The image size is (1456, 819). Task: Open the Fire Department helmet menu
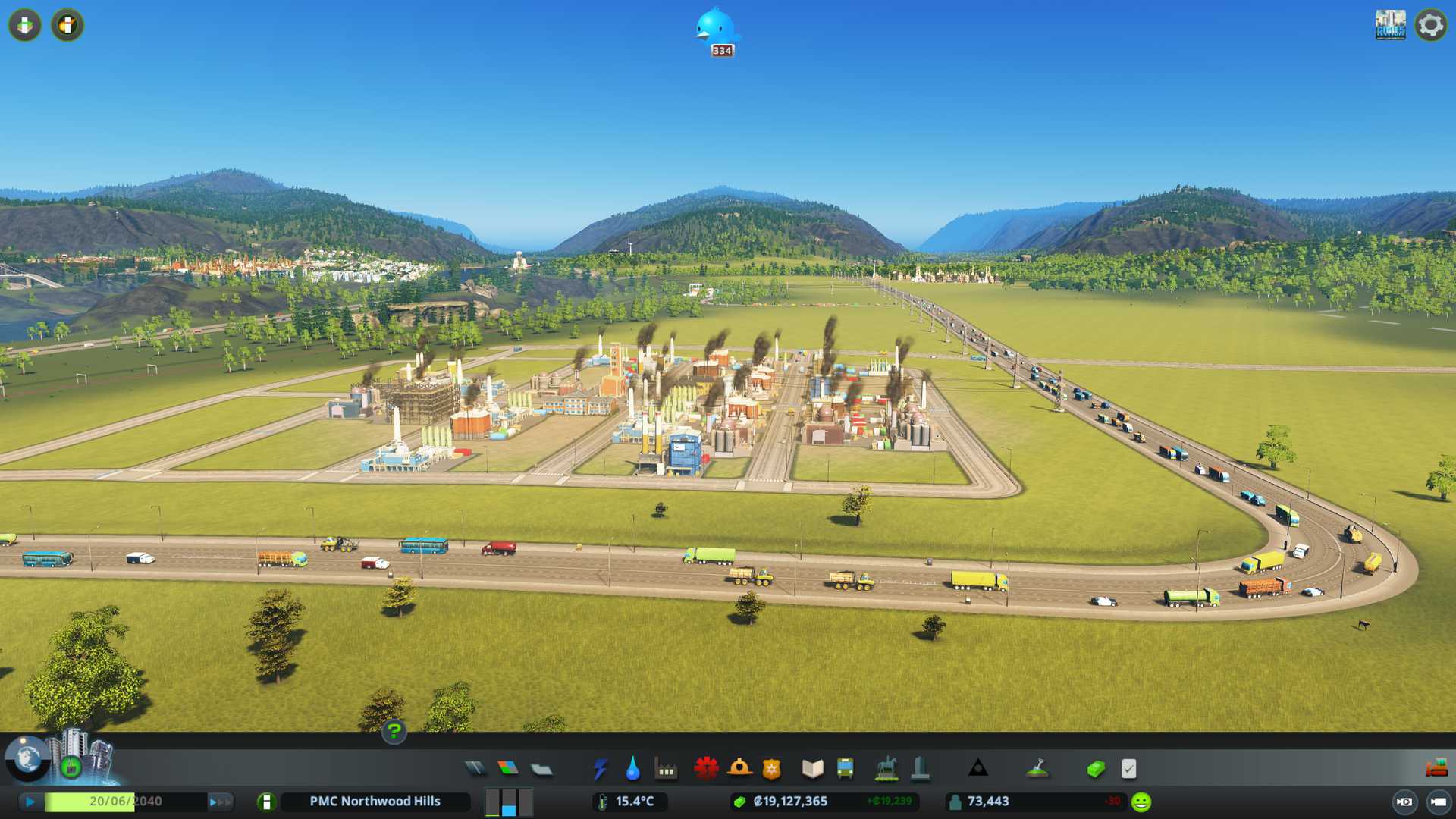point(739,769)
